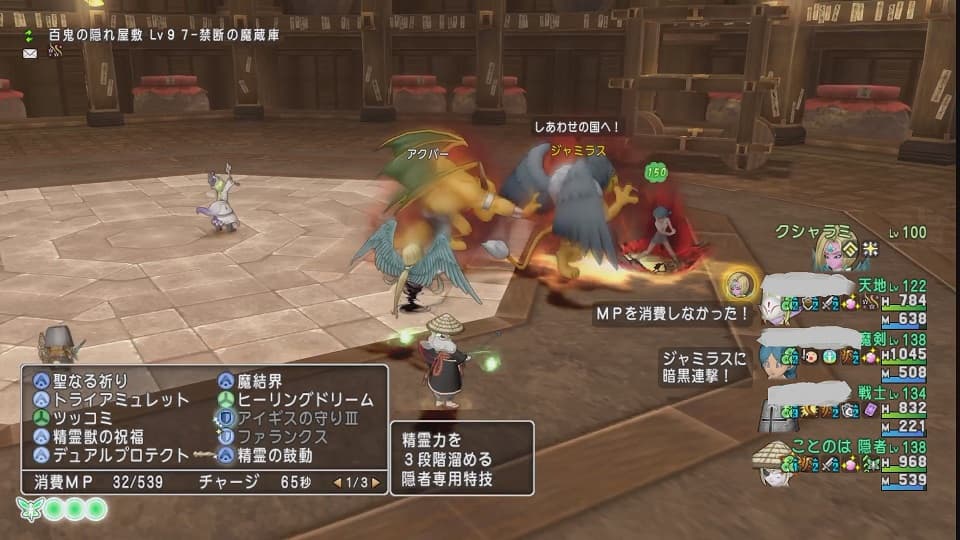Choose トライアミュレット from the skill list
The image size is (960, 540).
pos(110,399)
